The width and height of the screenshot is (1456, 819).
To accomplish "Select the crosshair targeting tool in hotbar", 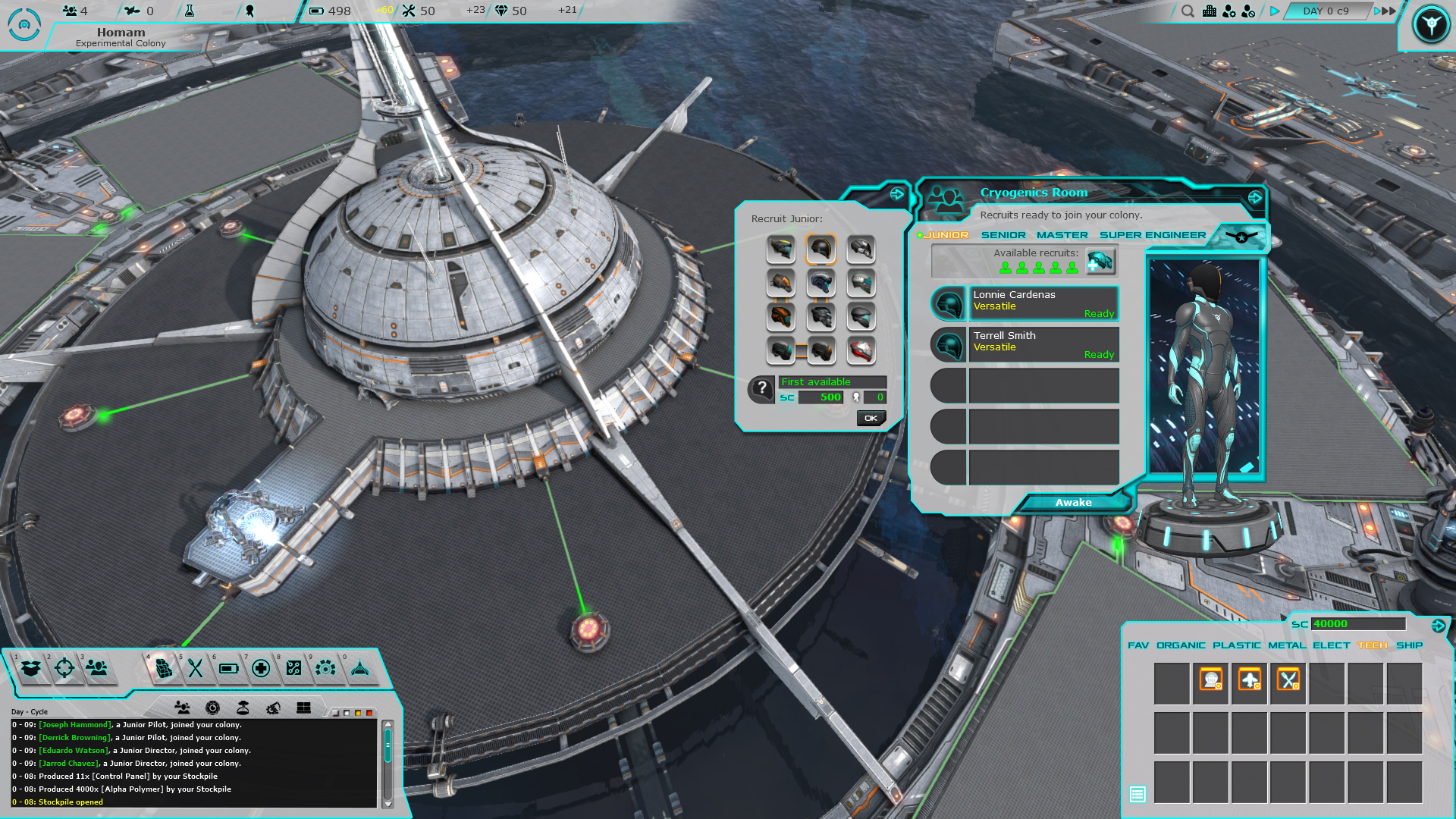I will coord(65,668).
